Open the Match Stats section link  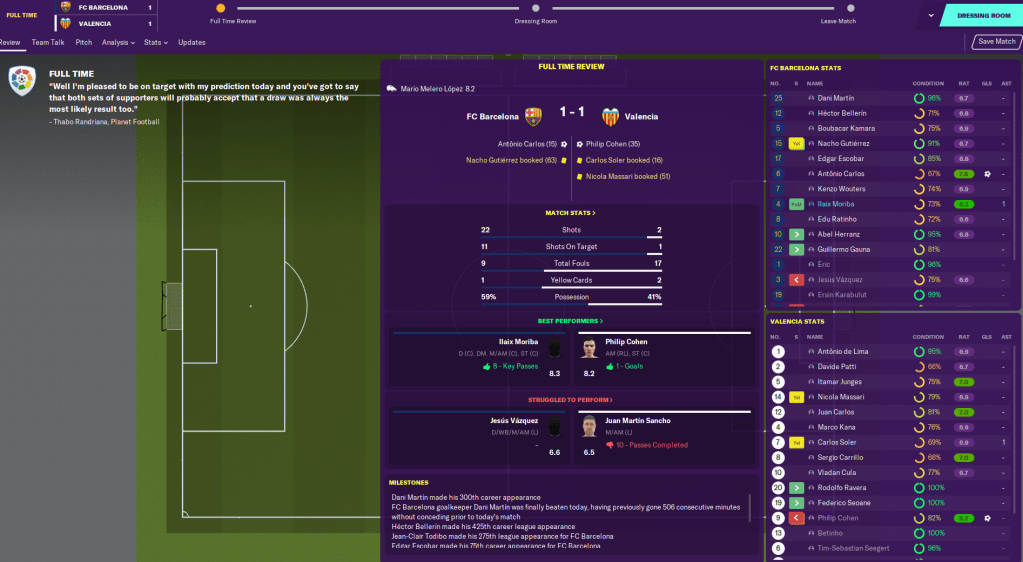coord(570,213)
